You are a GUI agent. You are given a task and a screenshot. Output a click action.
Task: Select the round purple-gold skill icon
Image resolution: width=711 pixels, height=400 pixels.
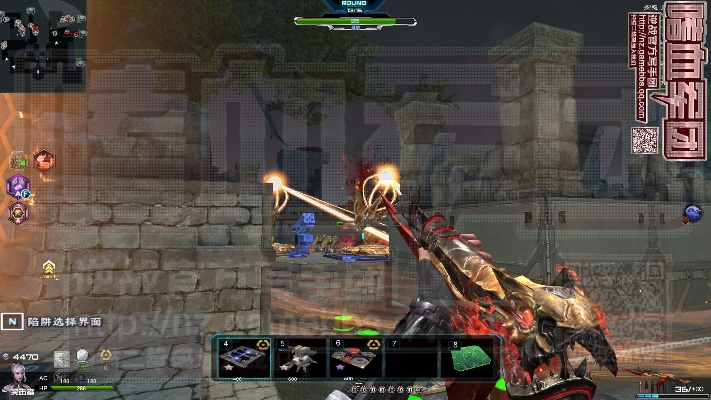pos(18,212)
